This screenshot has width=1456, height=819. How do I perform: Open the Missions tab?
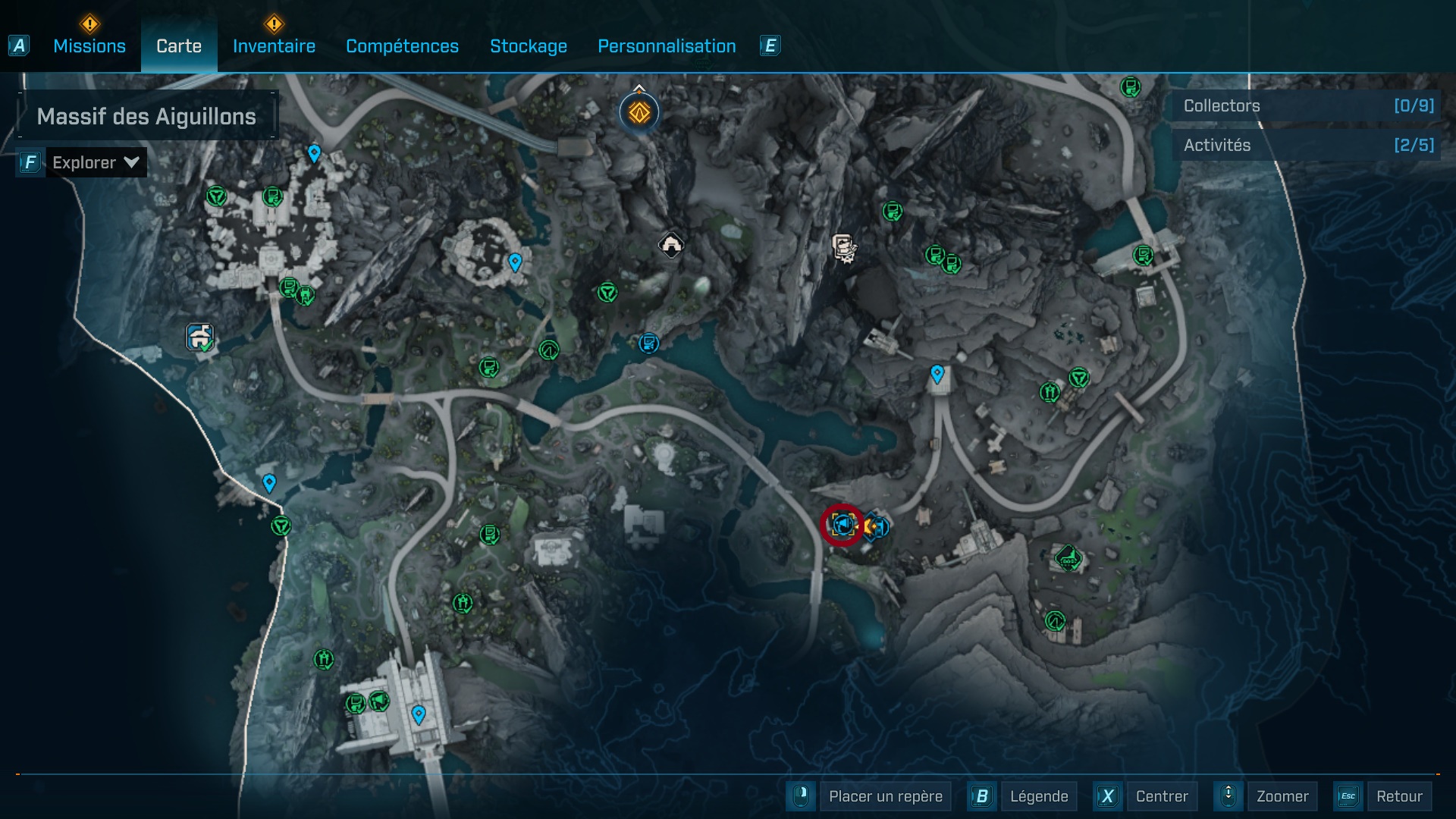click(89, 46)
